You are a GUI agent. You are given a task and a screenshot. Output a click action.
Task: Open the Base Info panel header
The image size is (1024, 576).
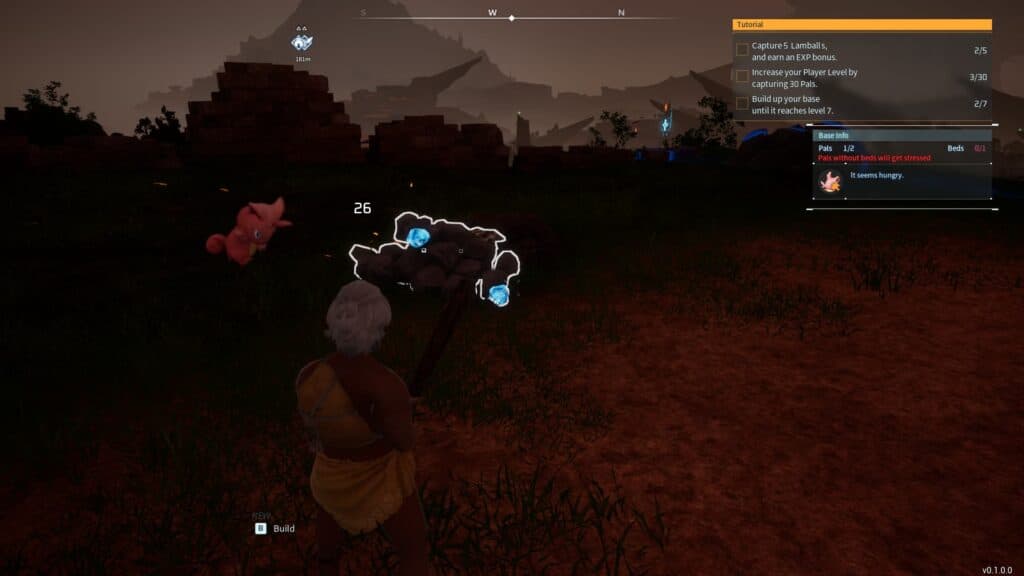click(x=901, y=135)
